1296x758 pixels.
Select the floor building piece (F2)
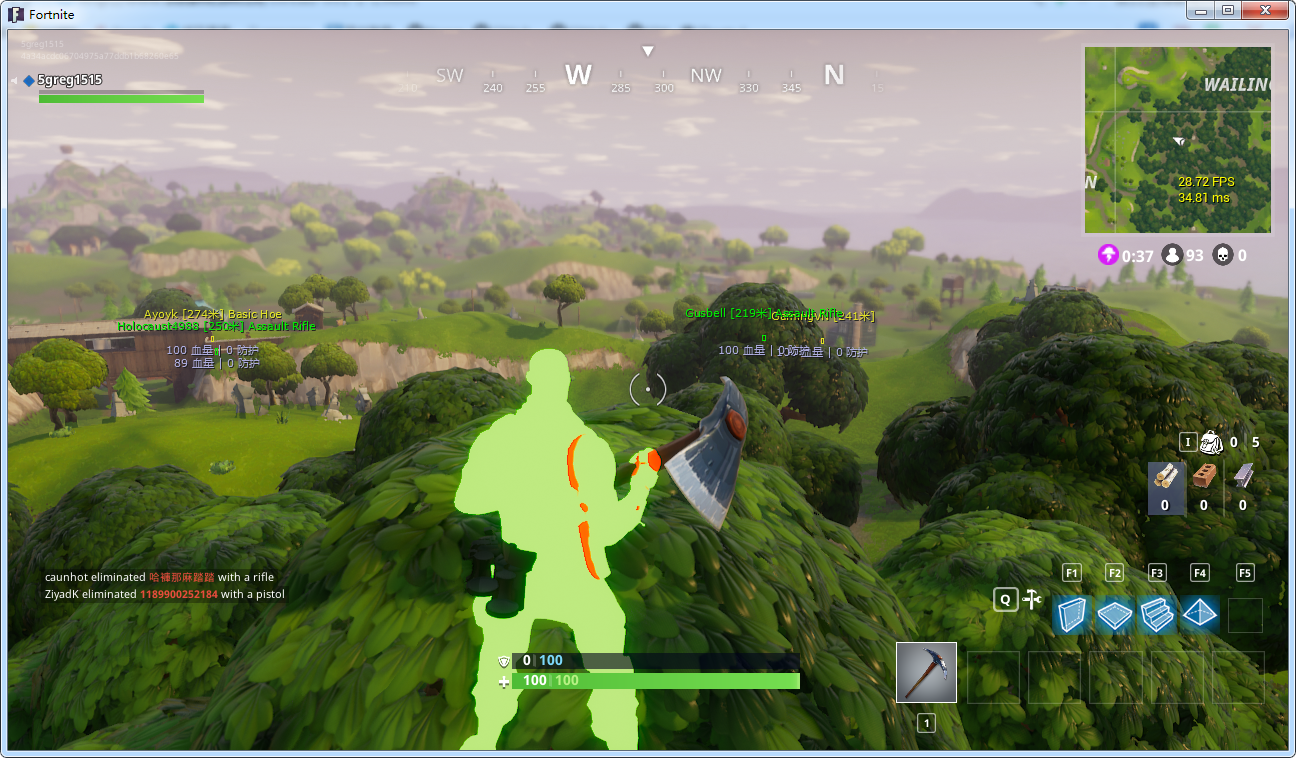[1114, 615]
